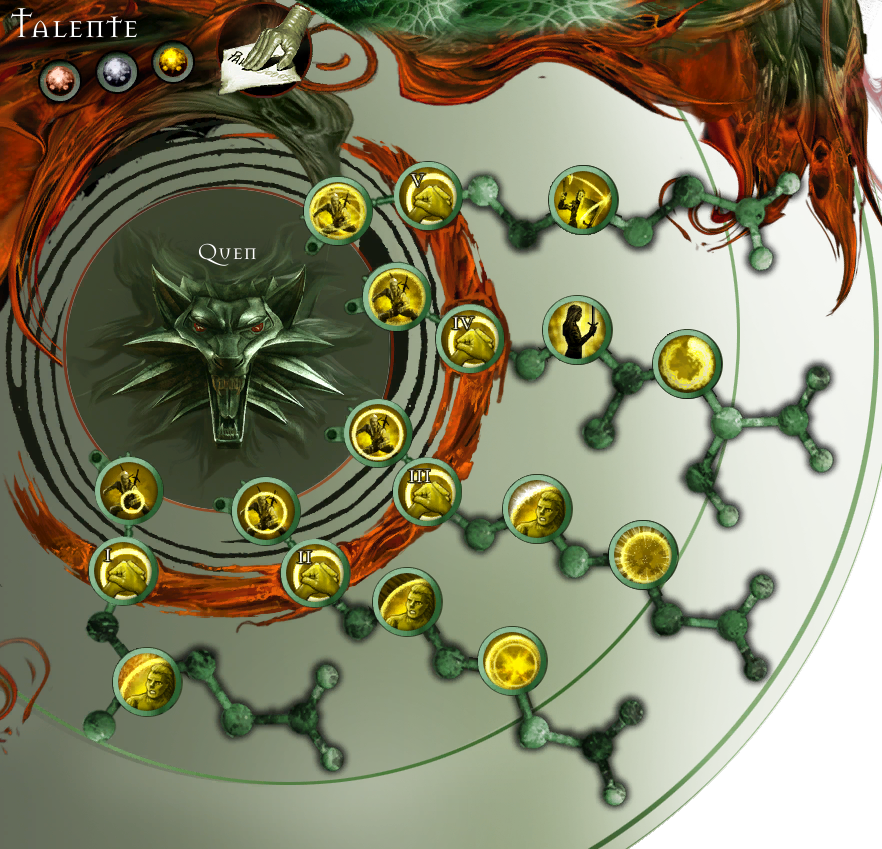882x849 pixels.
Task: Select the bronze talent coin
Action: [x=59, y=81]
